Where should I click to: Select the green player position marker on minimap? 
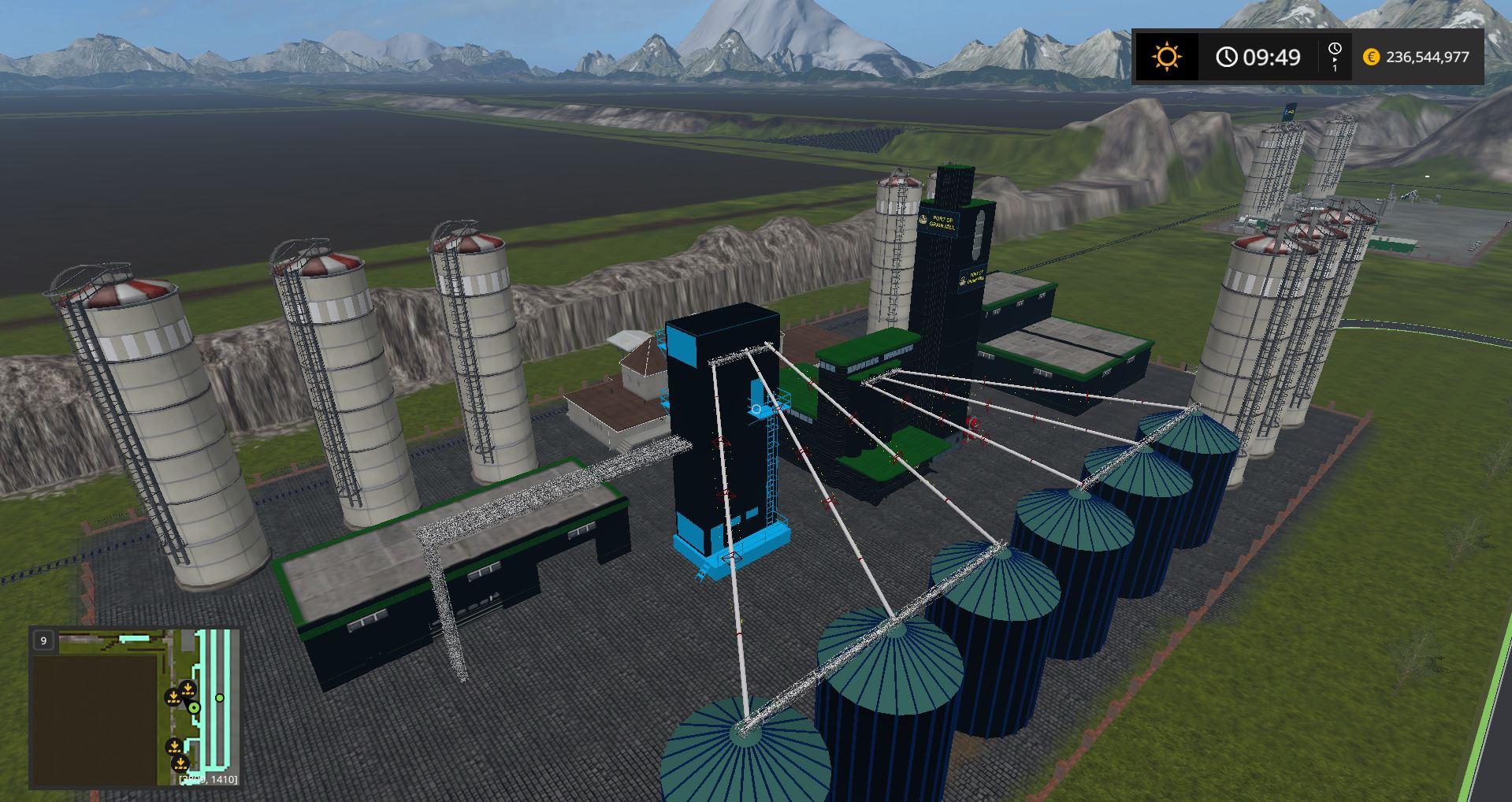click(194, 707)
